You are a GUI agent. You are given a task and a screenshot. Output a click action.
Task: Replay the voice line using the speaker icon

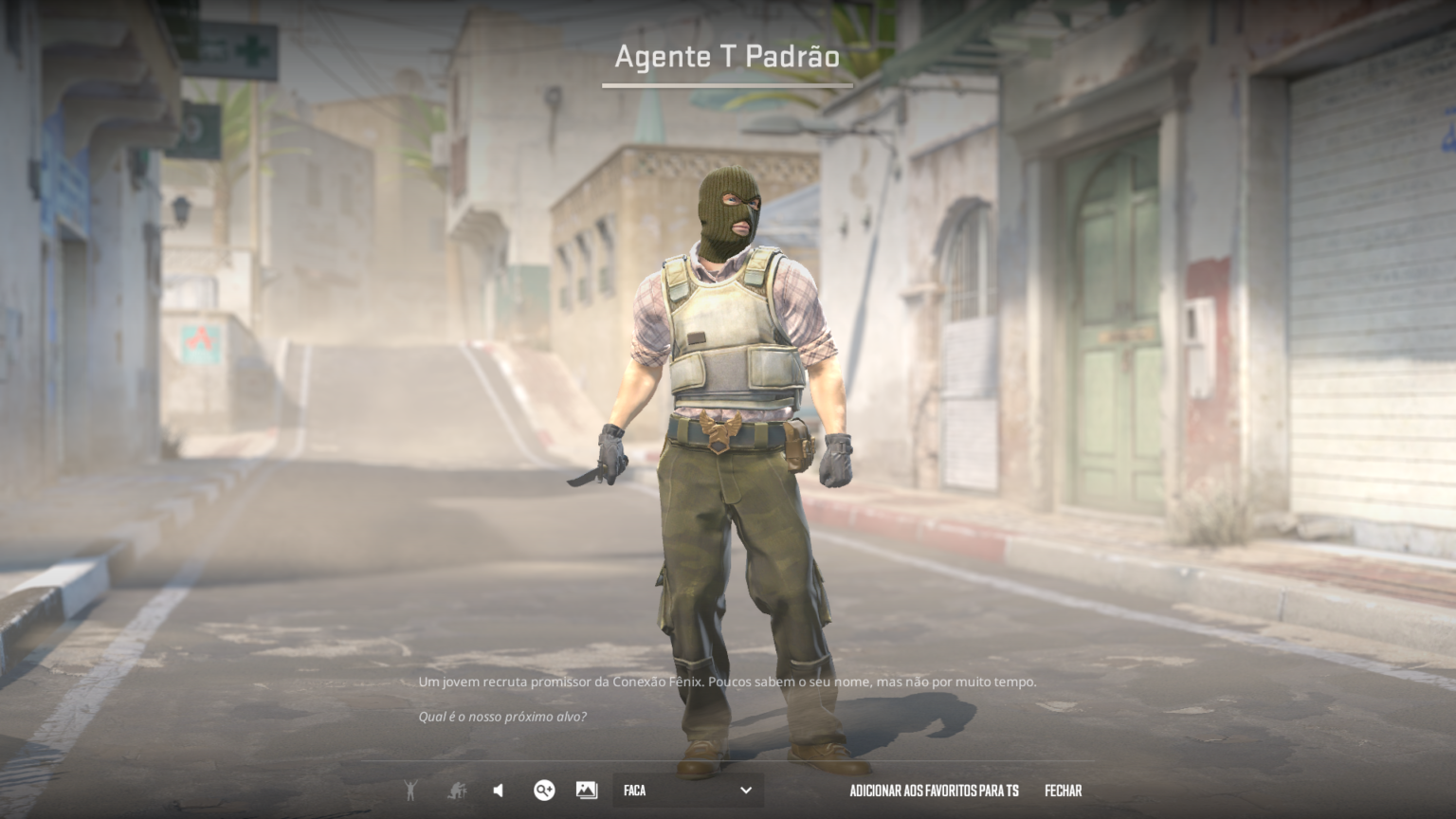[x=497, y=790]
